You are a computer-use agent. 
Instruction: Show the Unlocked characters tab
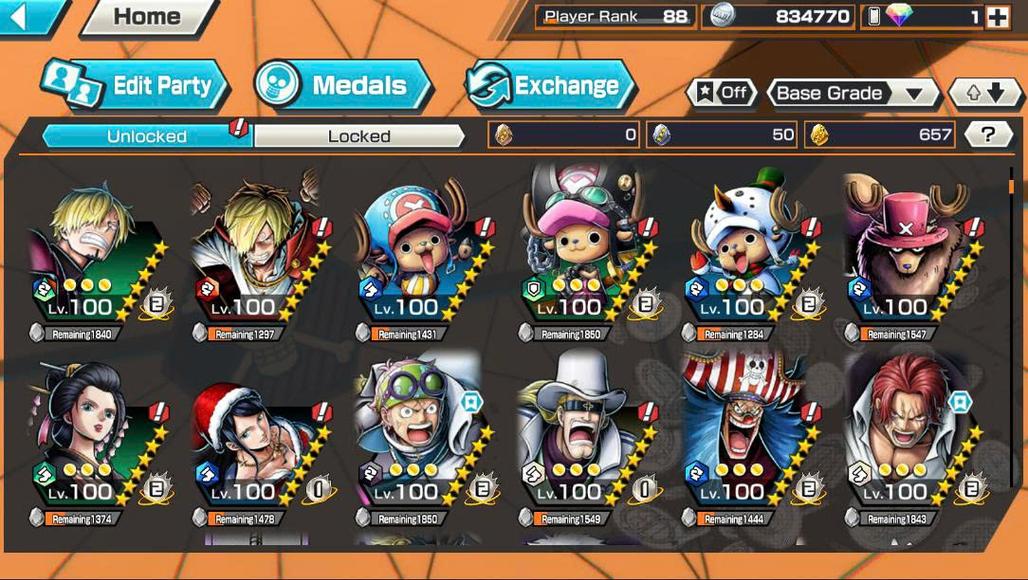point(146,136)
